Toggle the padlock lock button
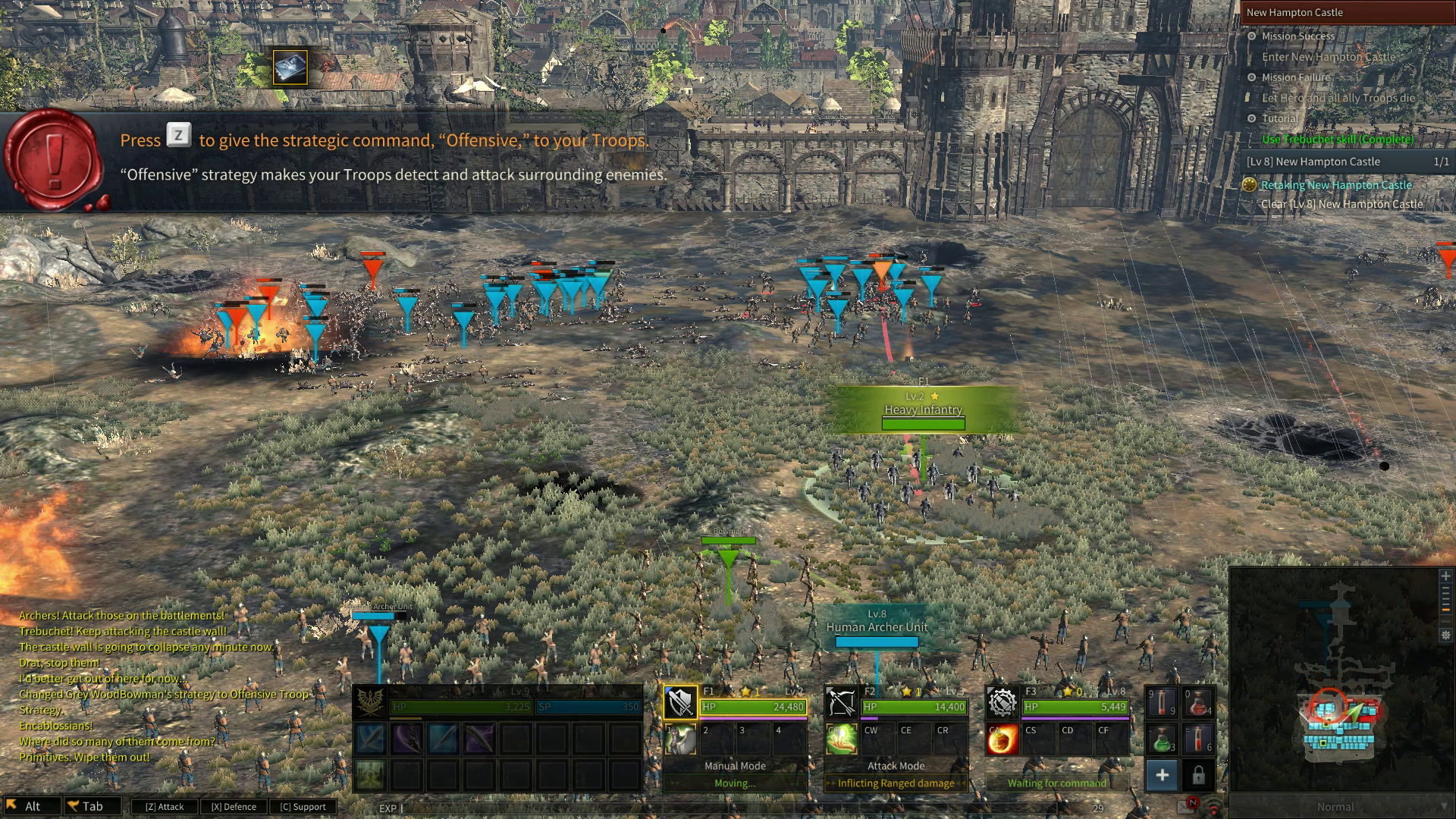The image size is (1456, 819). pyautogui.click(x=1198, y=775)
